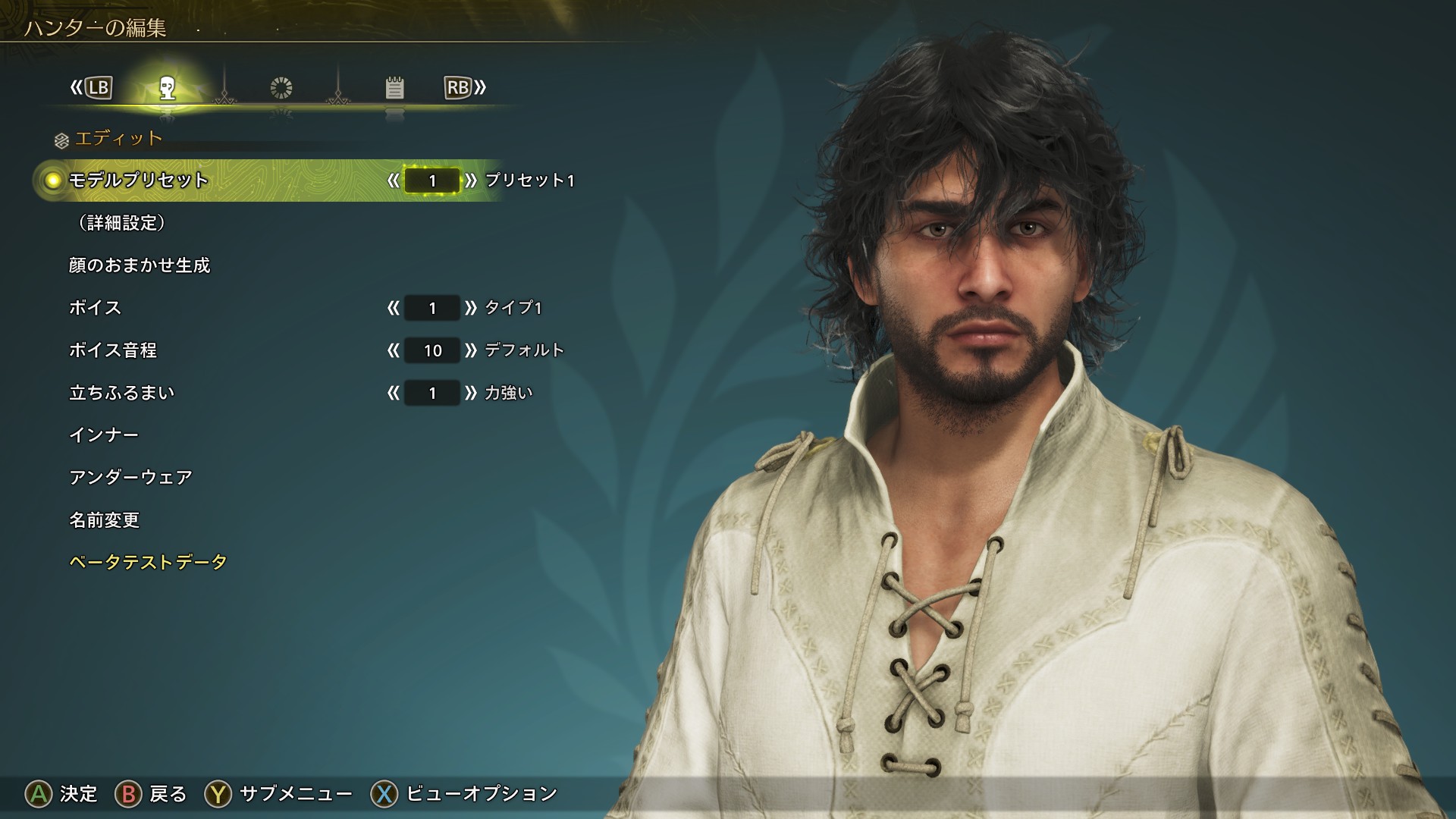
Task: Switch to the circular ring tab
Action: [x=281, y=88]
